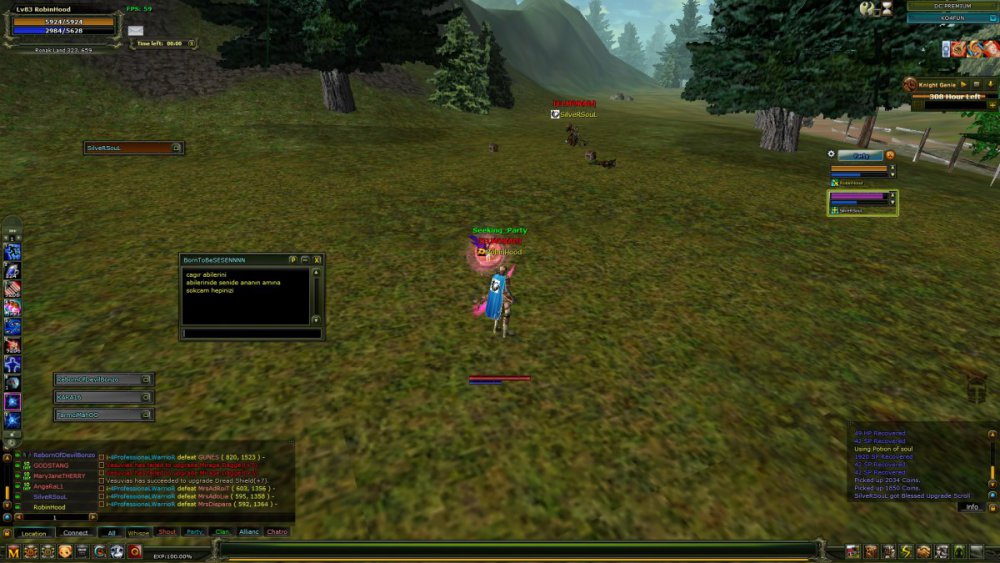
Task: Close the BornToBeSESENNNN whisper window
Action: click(317, 259)
